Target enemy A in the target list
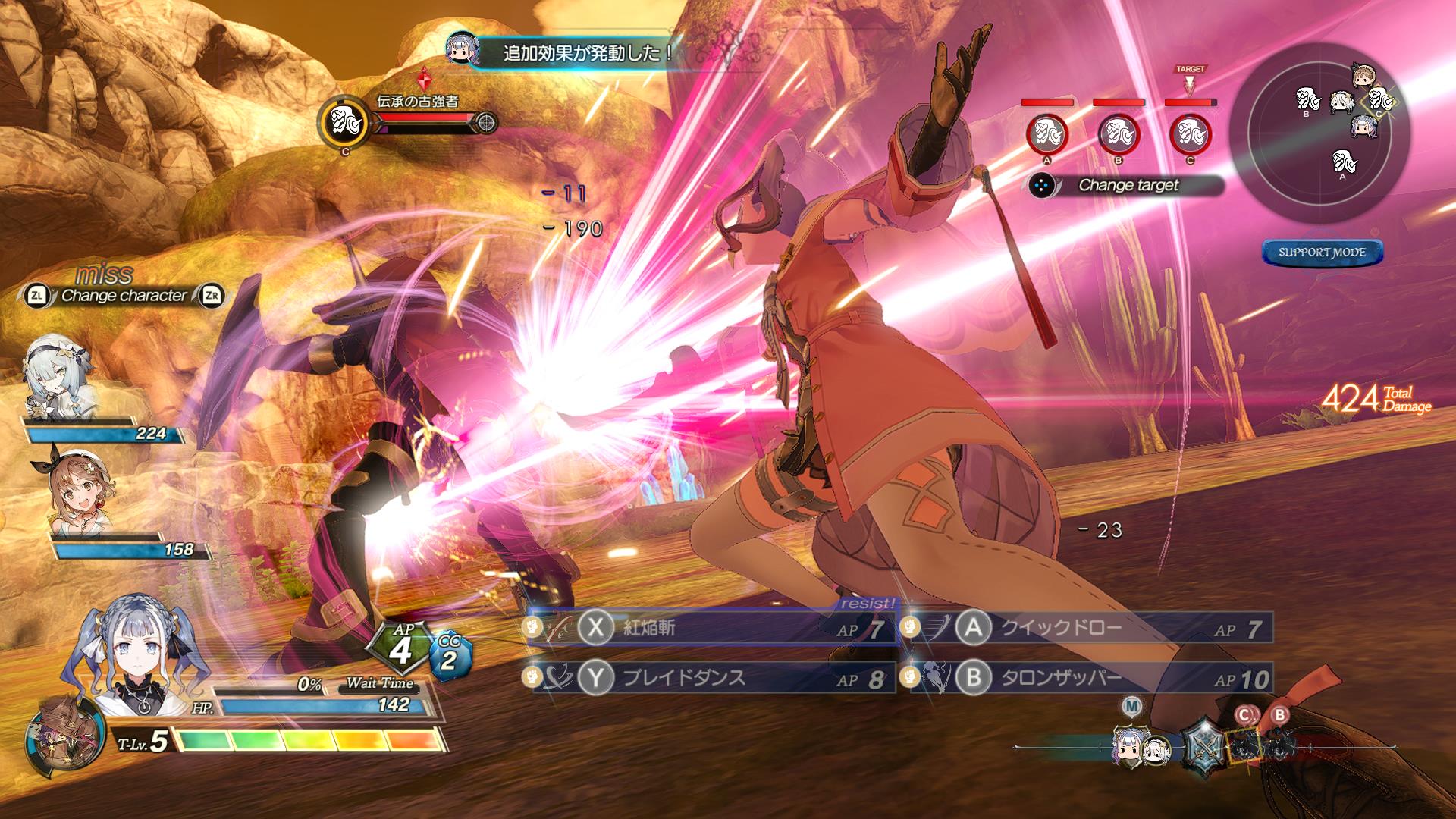This screenshot has width=1456, height=819. (x=1046, y=135)
